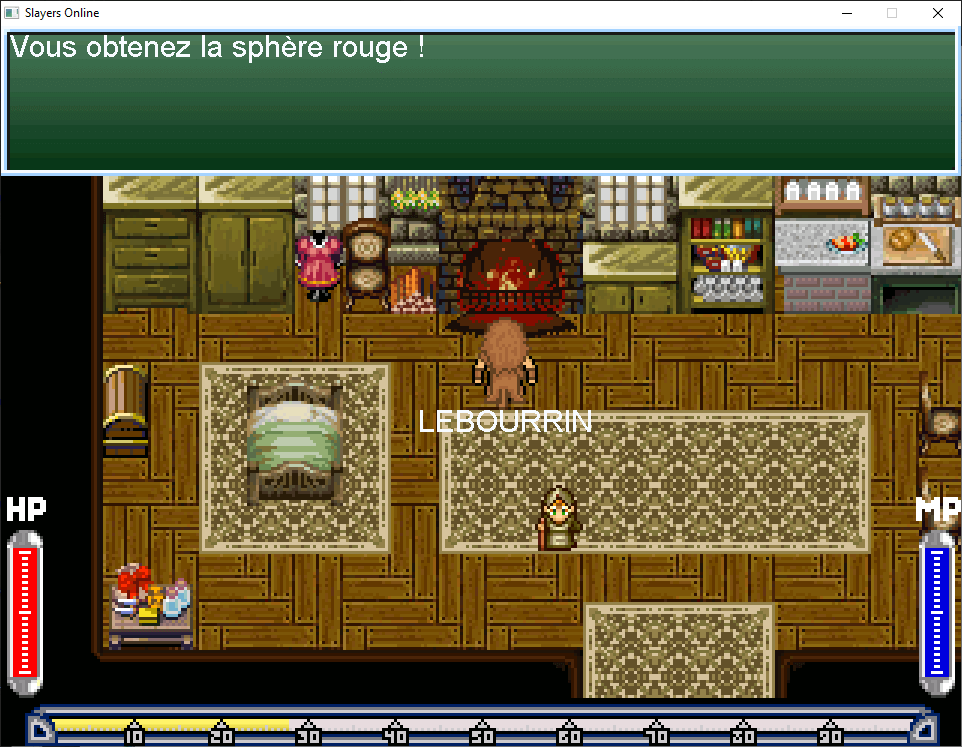
Task: Minimize the Slayers Online window
Action: coord(846,14)
